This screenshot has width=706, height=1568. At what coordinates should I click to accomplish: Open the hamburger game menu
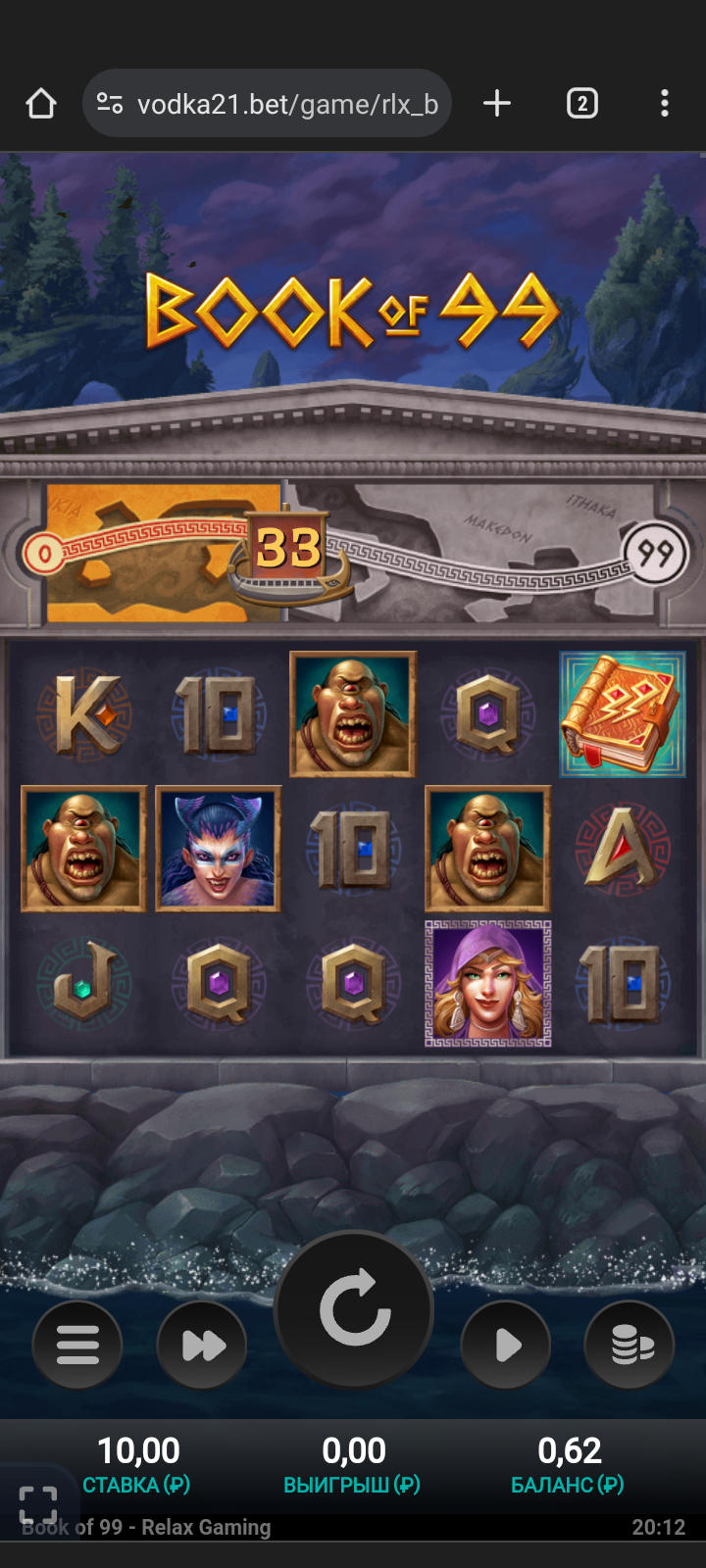pyautogui.click(x=77, y=1345)
